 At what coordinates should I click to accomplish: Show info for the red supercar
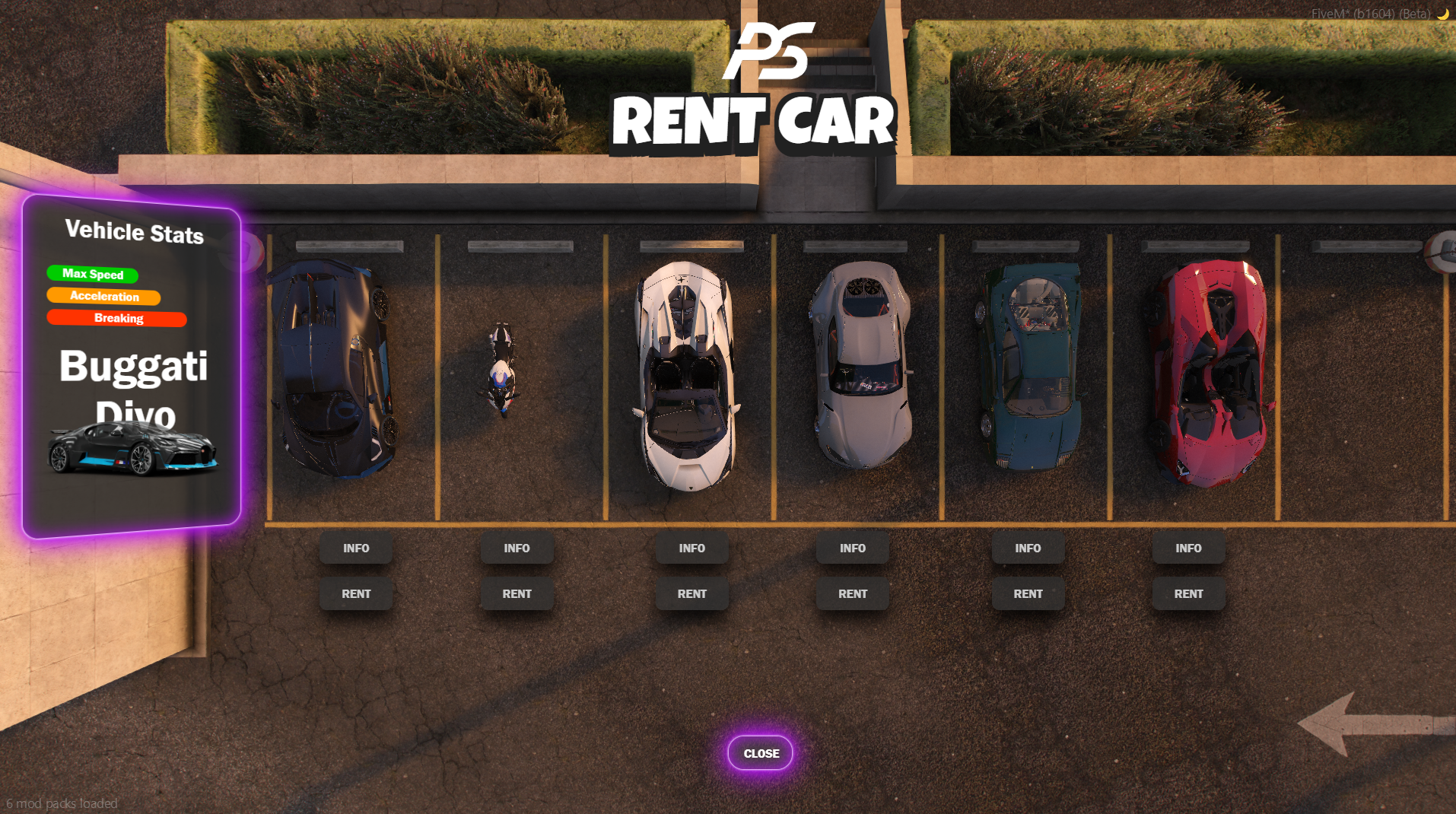click(1188, 548)
